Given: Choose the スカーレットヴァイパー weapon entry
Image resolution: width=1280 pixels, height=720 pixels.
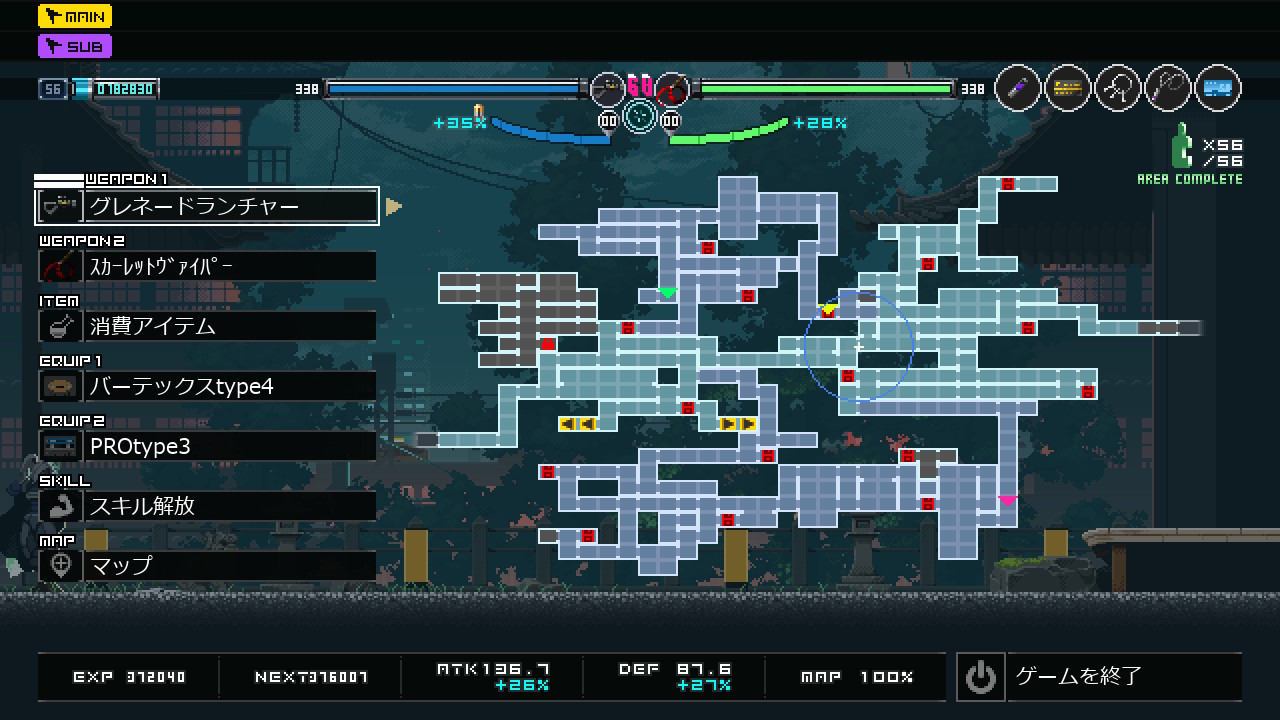Looking at the screenshot, I should (207, 266).
